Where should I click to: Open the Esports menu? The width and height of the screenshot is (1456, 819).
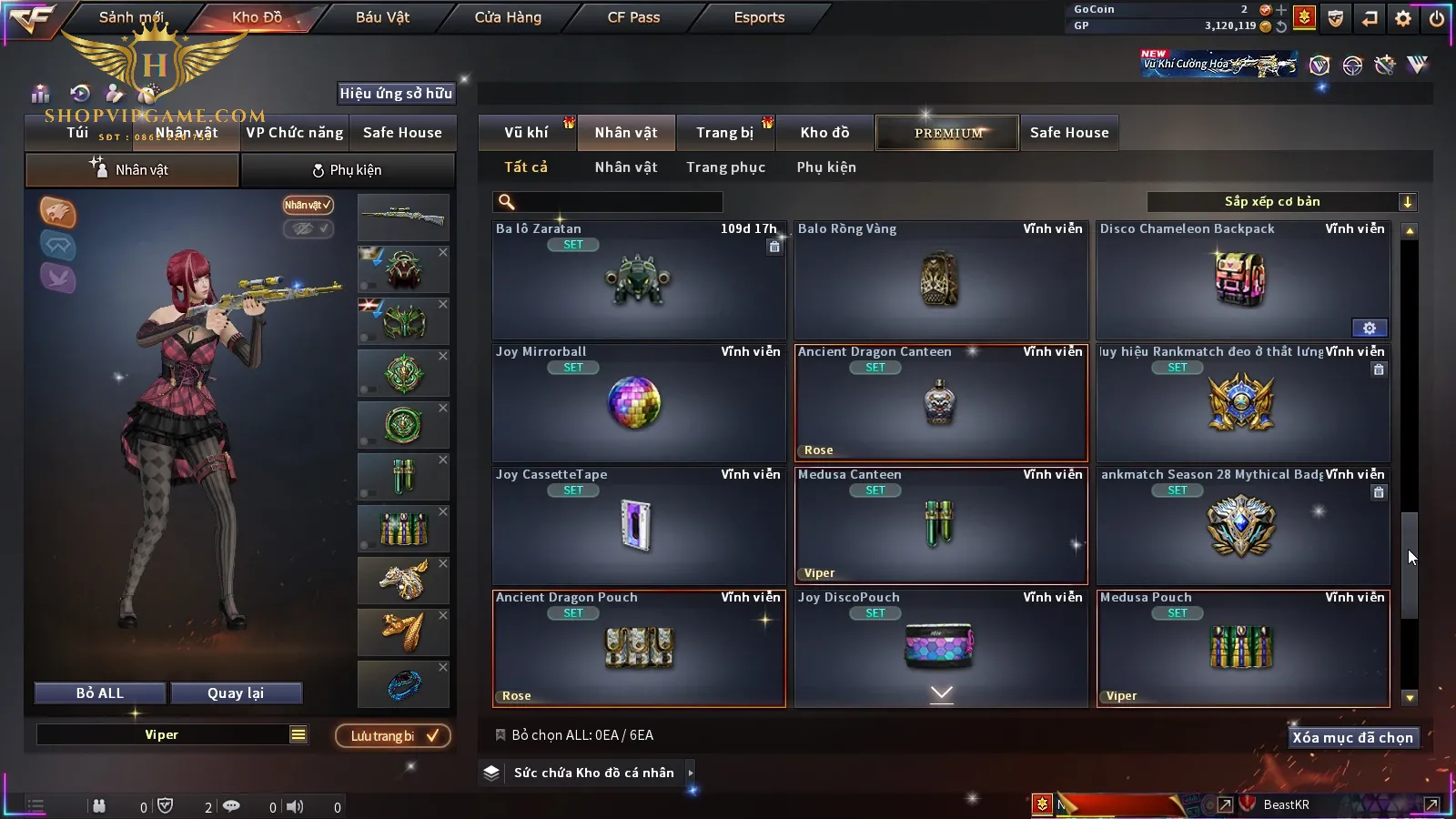[x=759, y=17]
